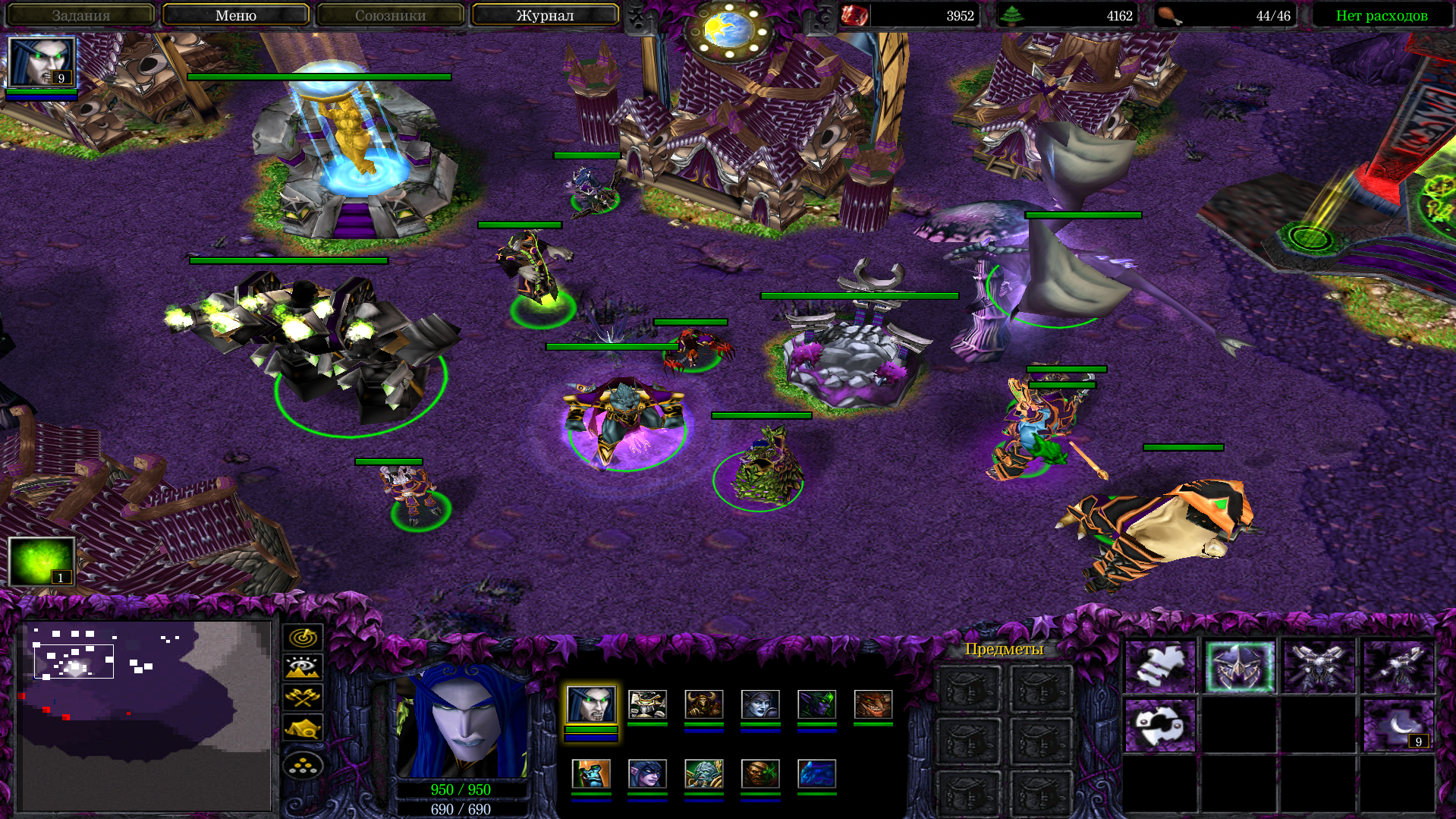This screenshot has width=1456, height=819.
Task: Toggle formation movement button
Action: [x=303, y=765]
